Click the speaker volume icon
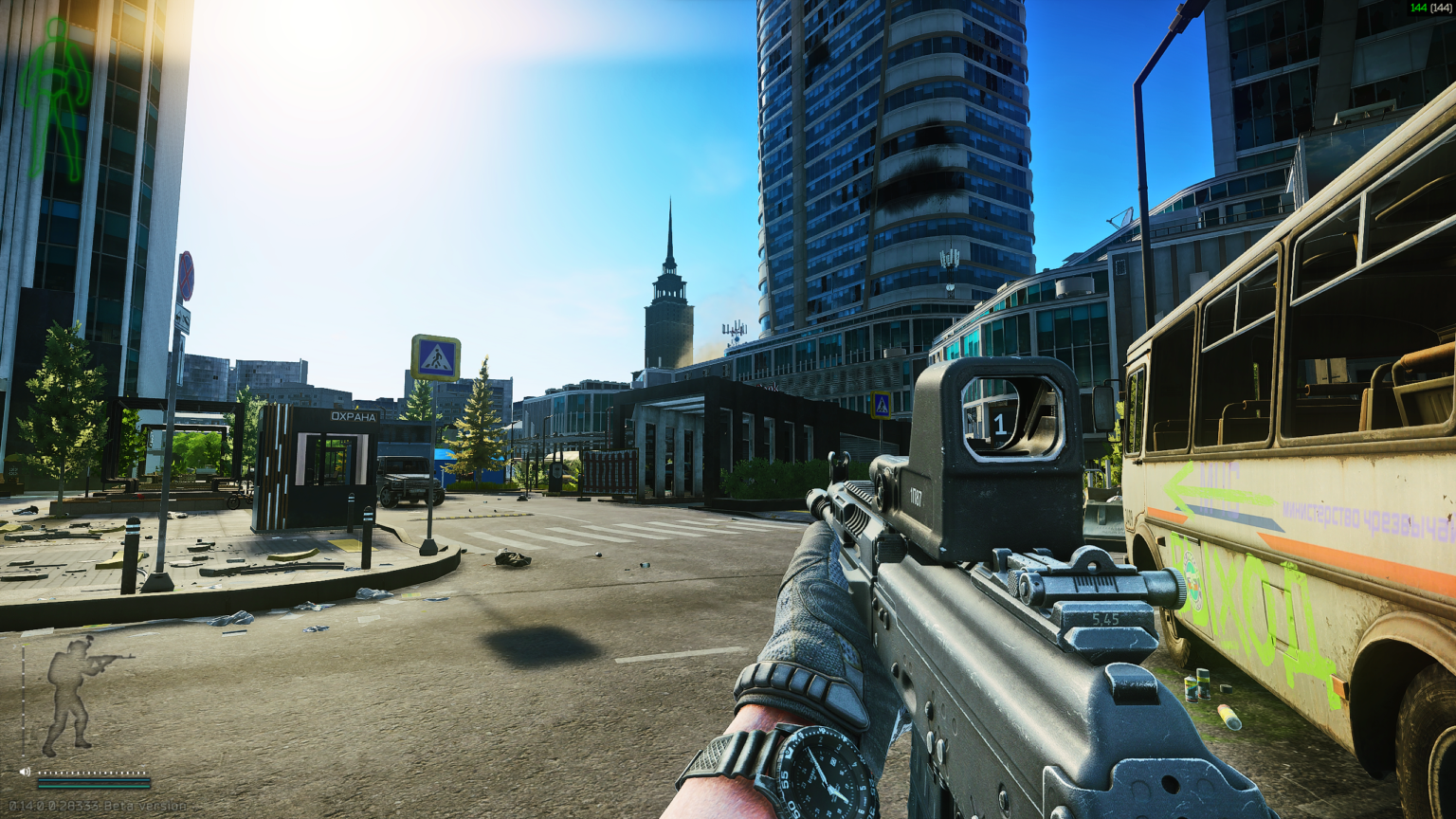Viewport: 1456px width, 819px height. pyautogui.click(x=25, y=771)
